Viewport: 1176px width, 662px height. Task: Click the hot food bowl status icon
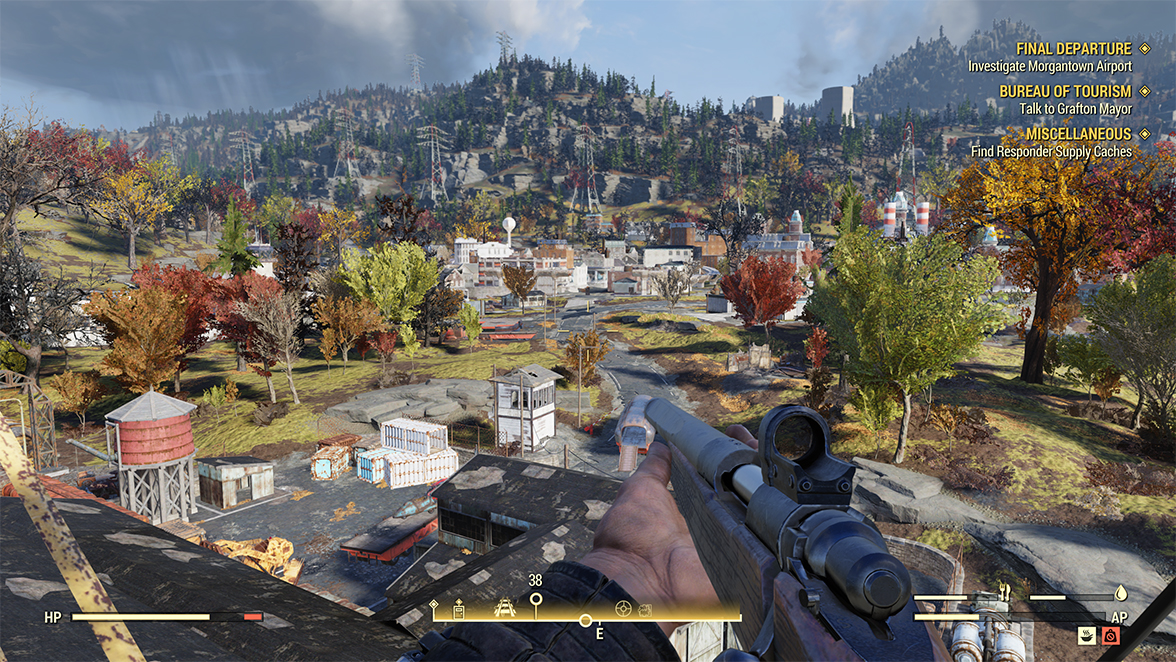click(1087, 634)
